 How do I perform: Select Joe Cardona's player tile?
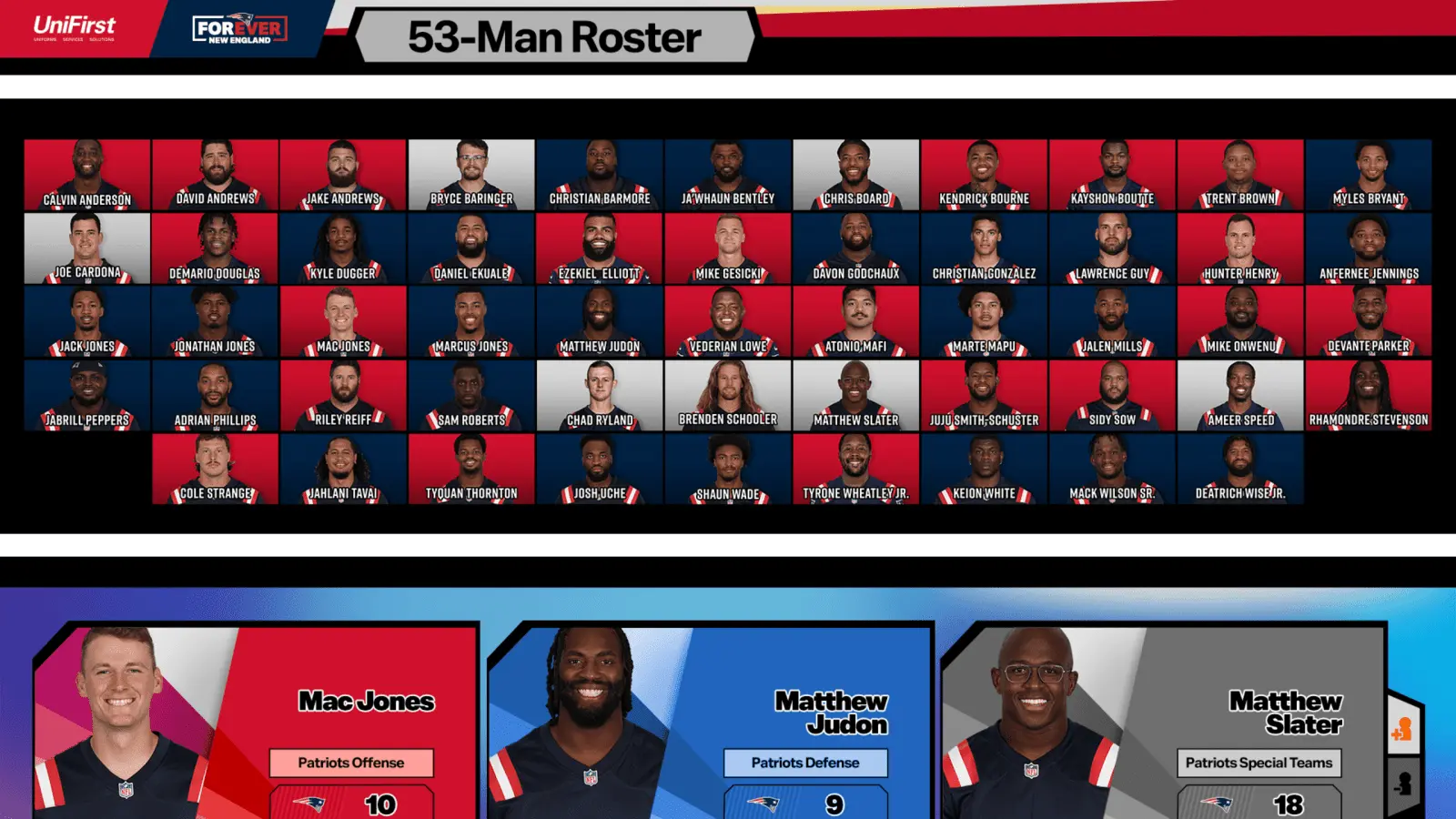(87, 248)
